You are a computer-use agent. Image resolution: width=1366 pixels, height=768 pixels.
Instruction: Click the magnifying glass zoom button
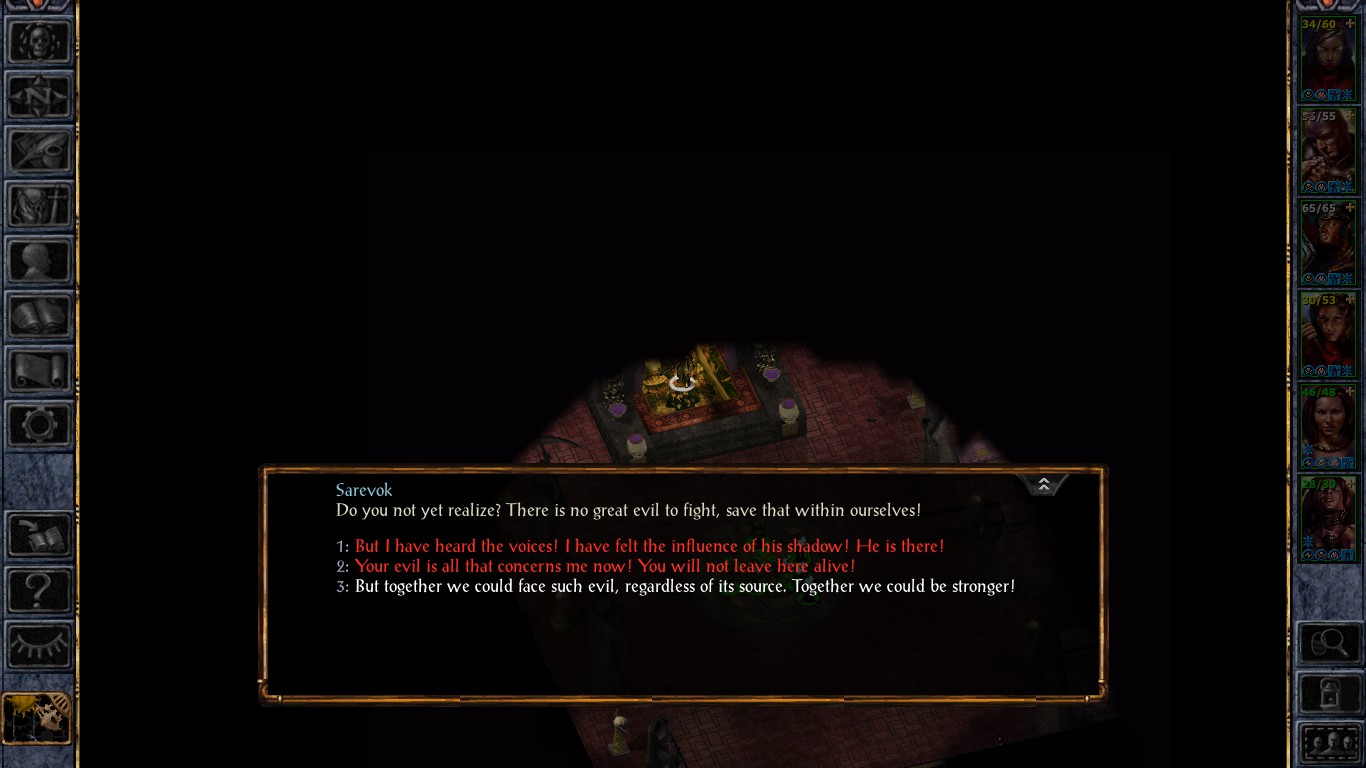[x=1329, y=643]
